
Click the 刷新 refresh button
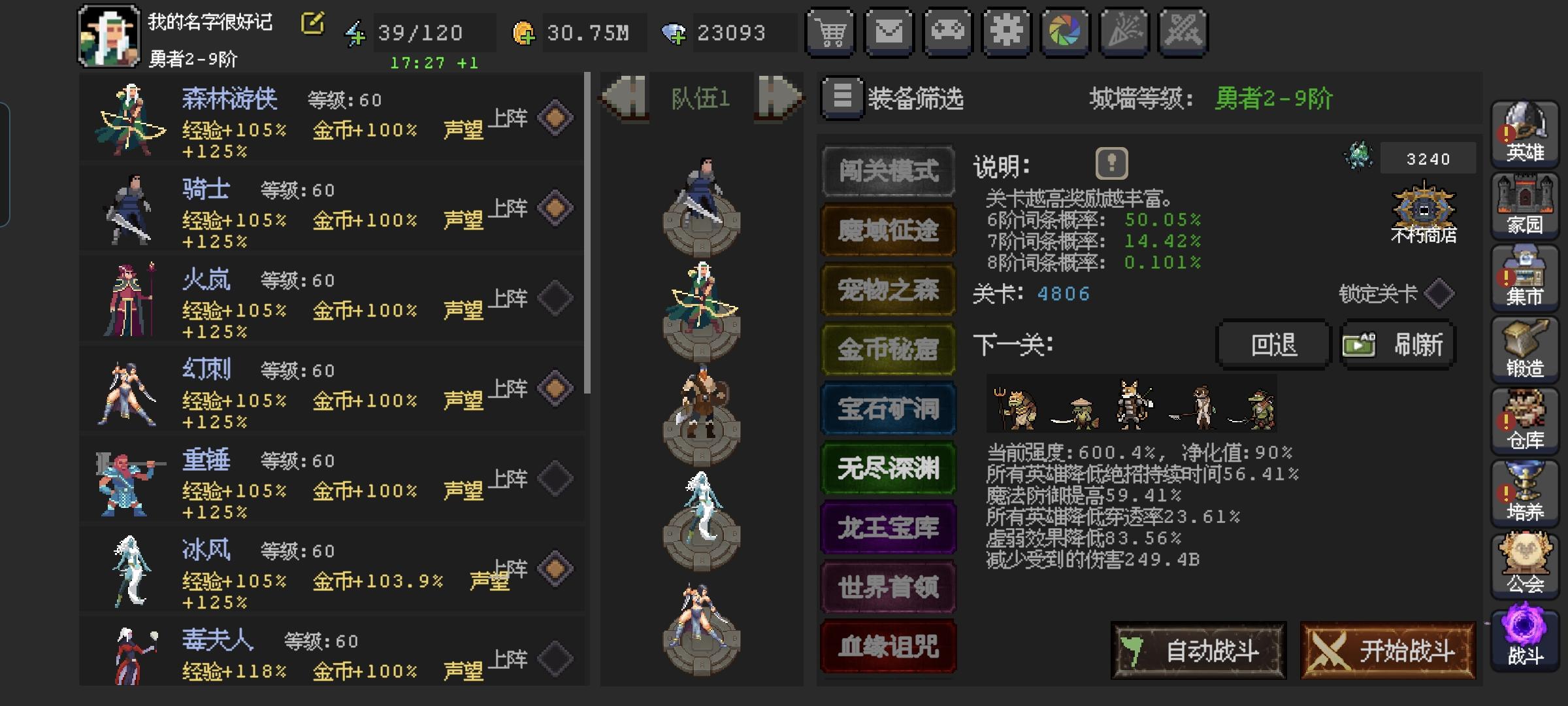[1398, 345]
